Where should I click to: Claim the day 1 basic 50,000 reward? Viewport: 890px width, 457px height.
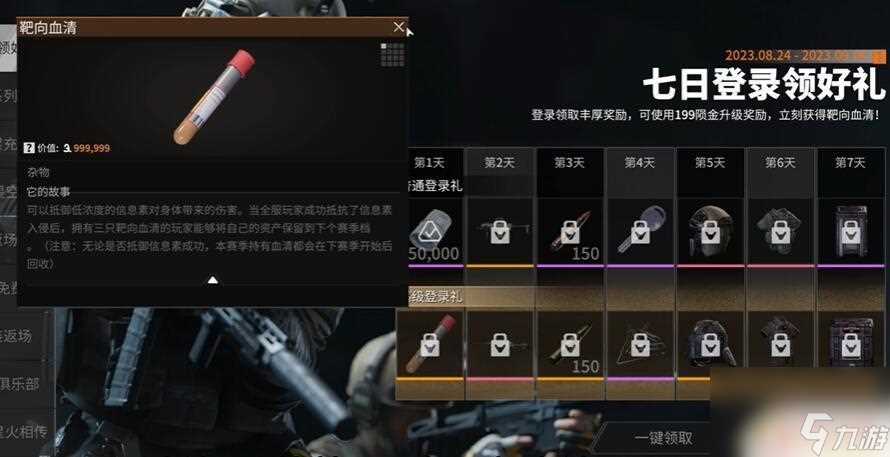click(430, 232)
